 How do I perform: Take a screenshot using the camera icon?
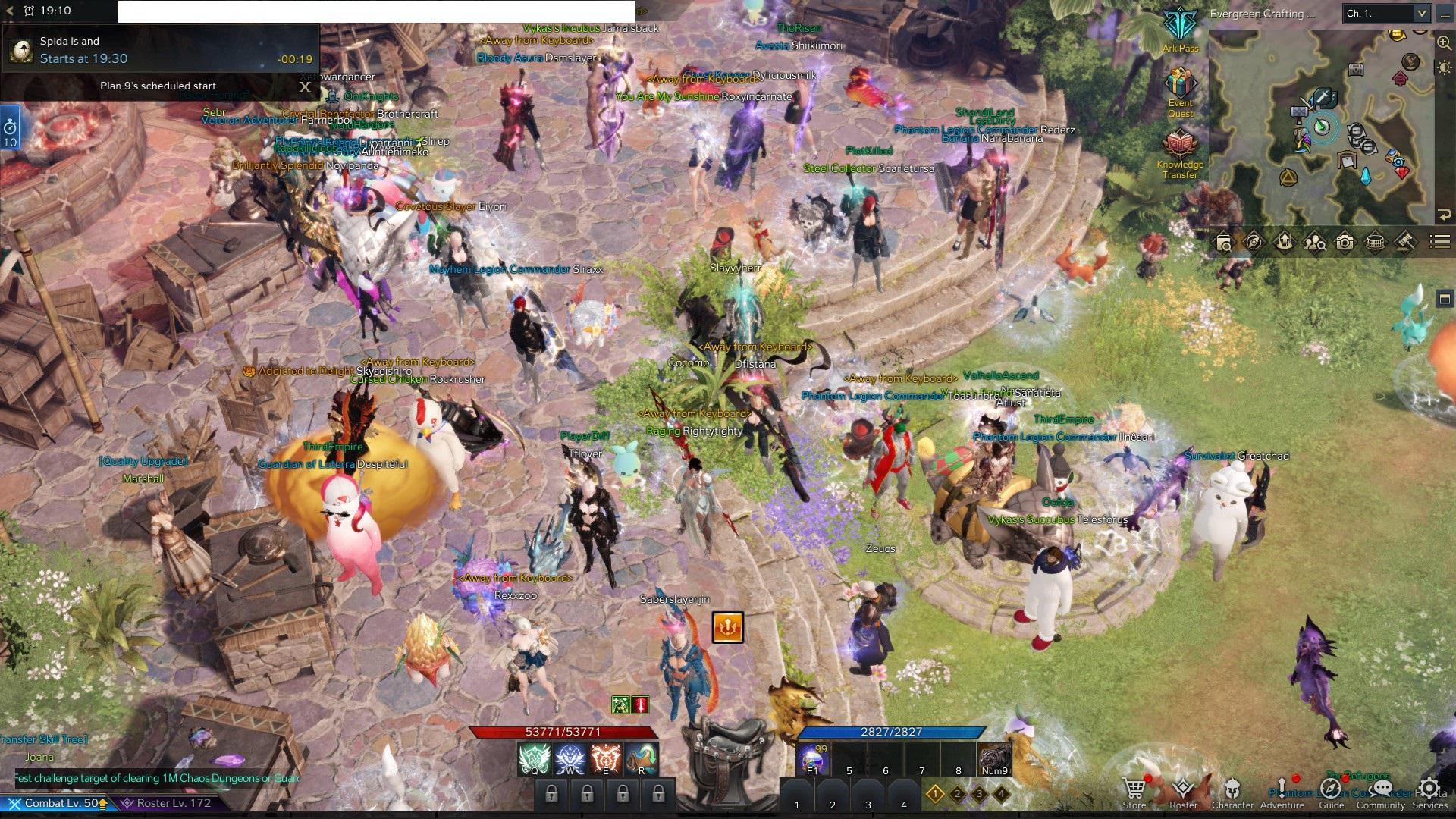click(1345, 243)
